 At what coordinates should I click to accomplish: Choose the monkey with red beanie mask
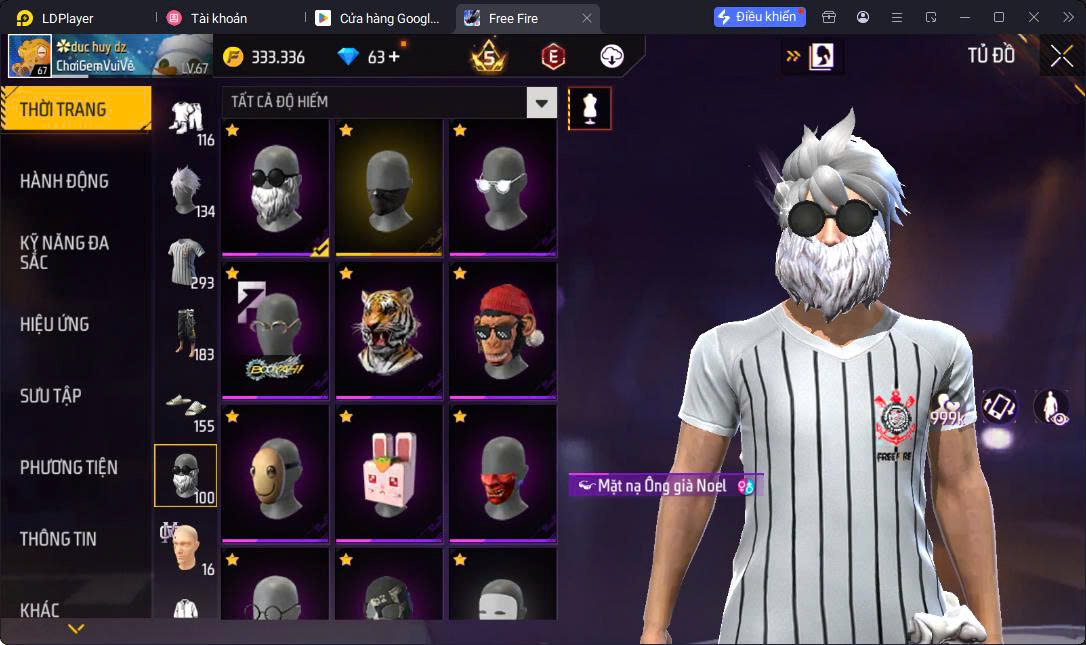[503, 330]
